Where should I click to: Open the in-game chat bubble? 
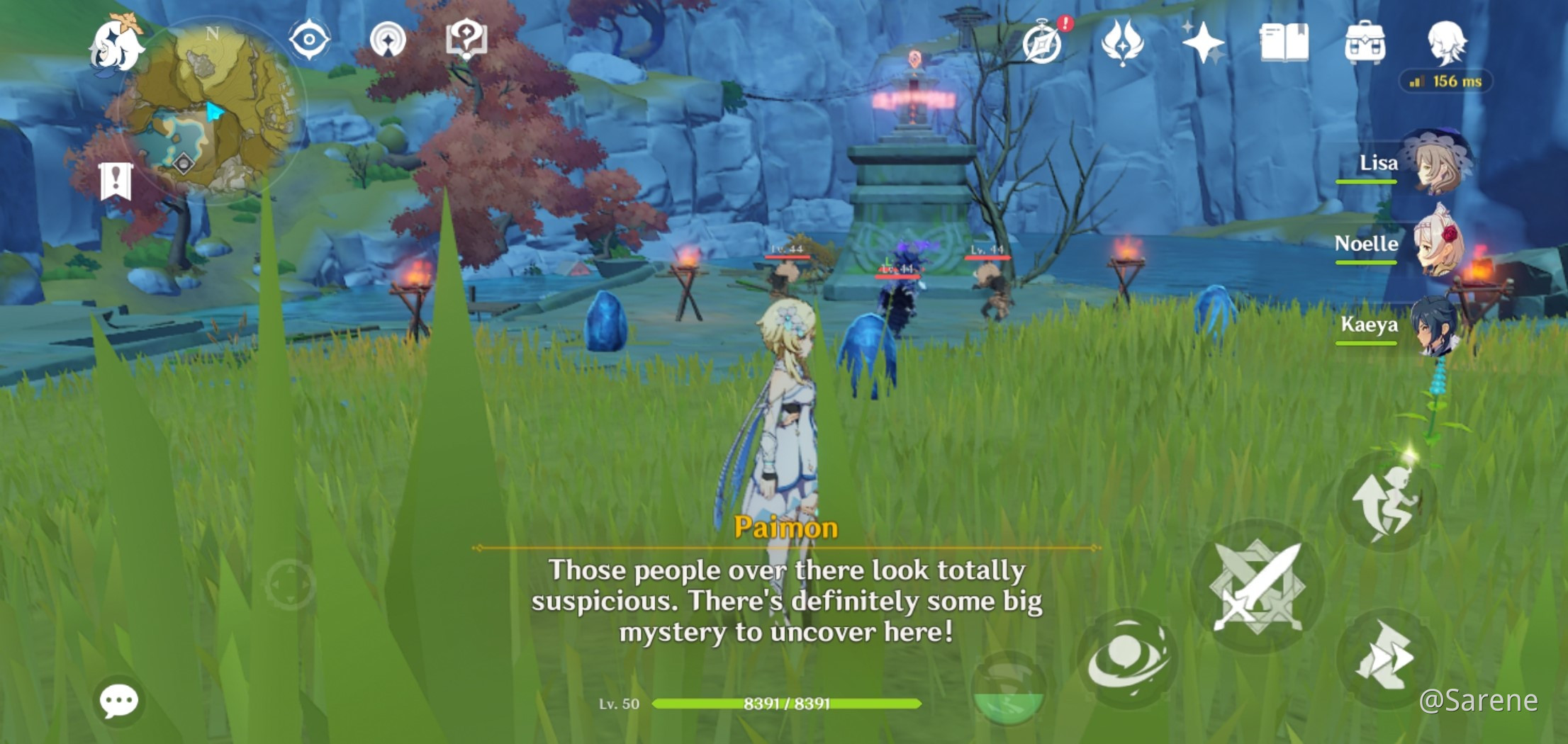click(x=119, y=700)
